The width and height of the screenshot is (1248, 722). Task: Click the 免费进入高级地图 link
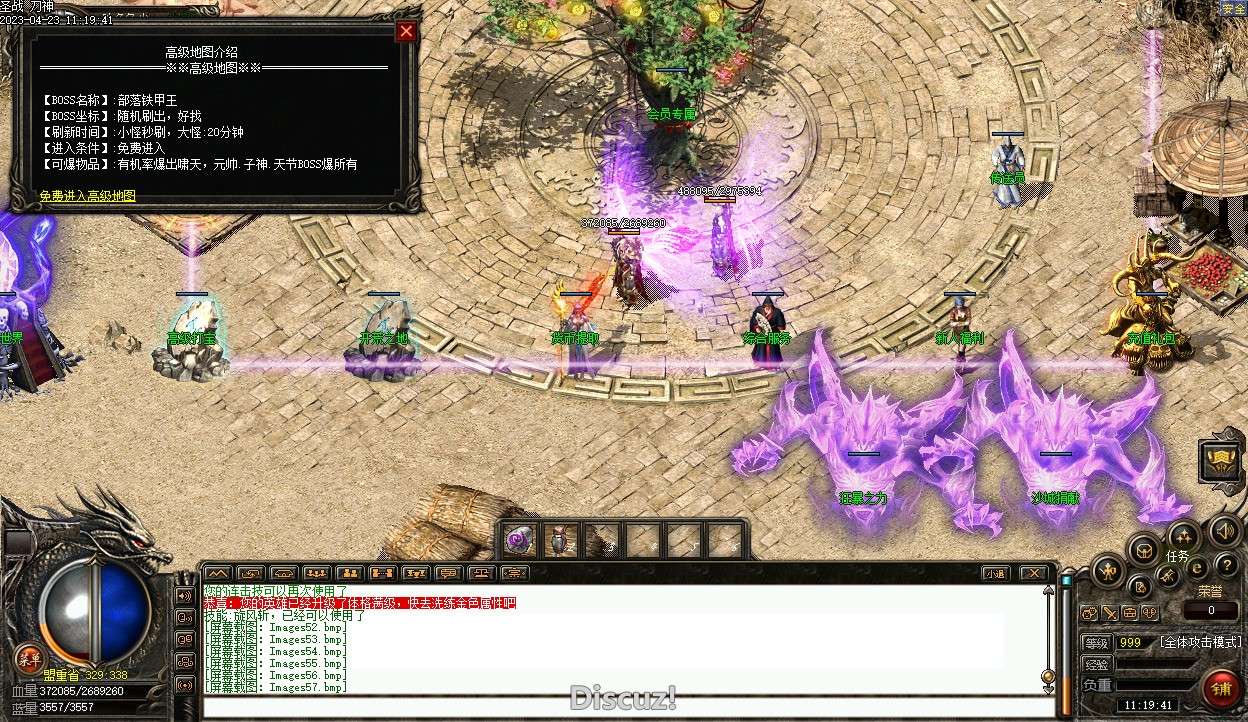[88, 196]
